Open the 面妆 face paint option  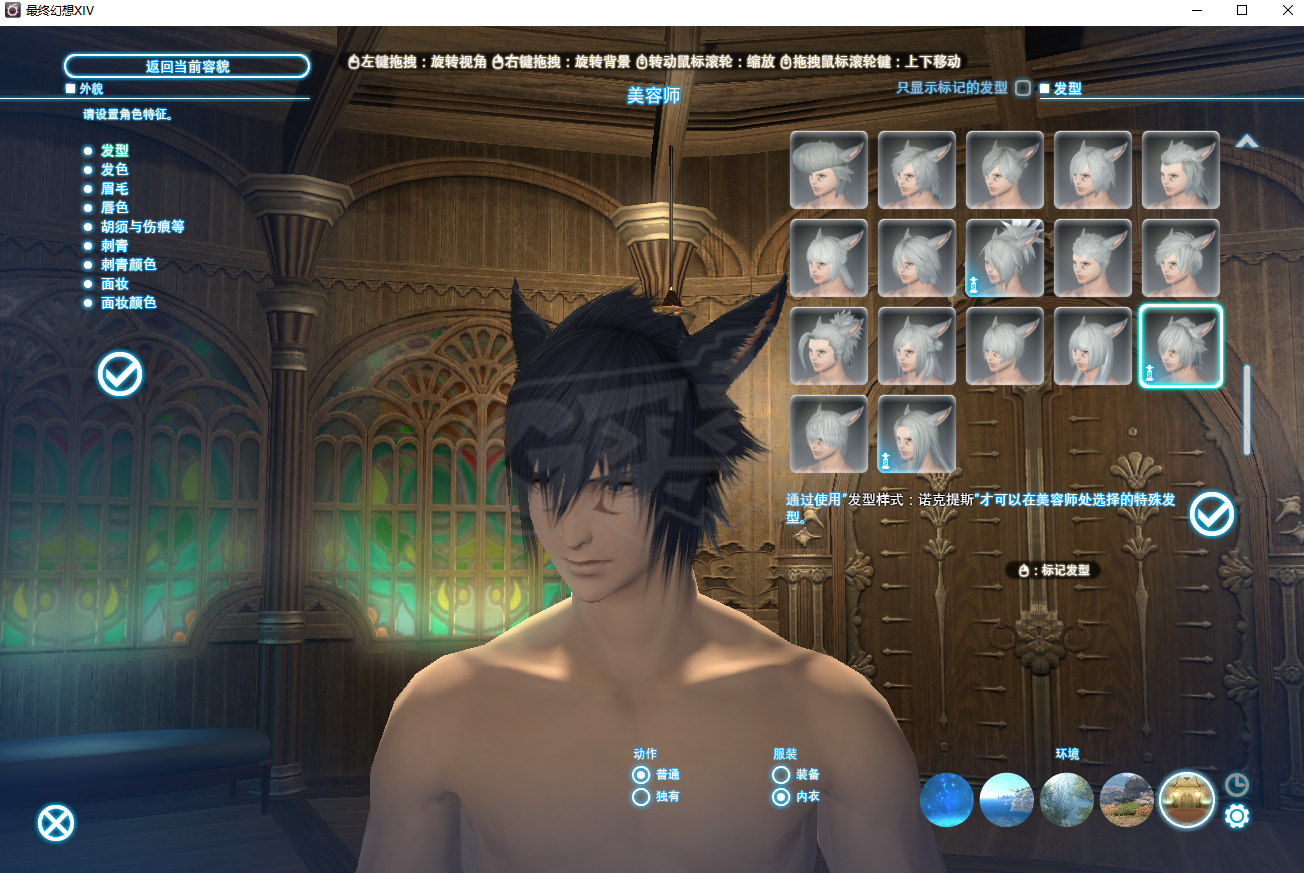tap(114, 284)
